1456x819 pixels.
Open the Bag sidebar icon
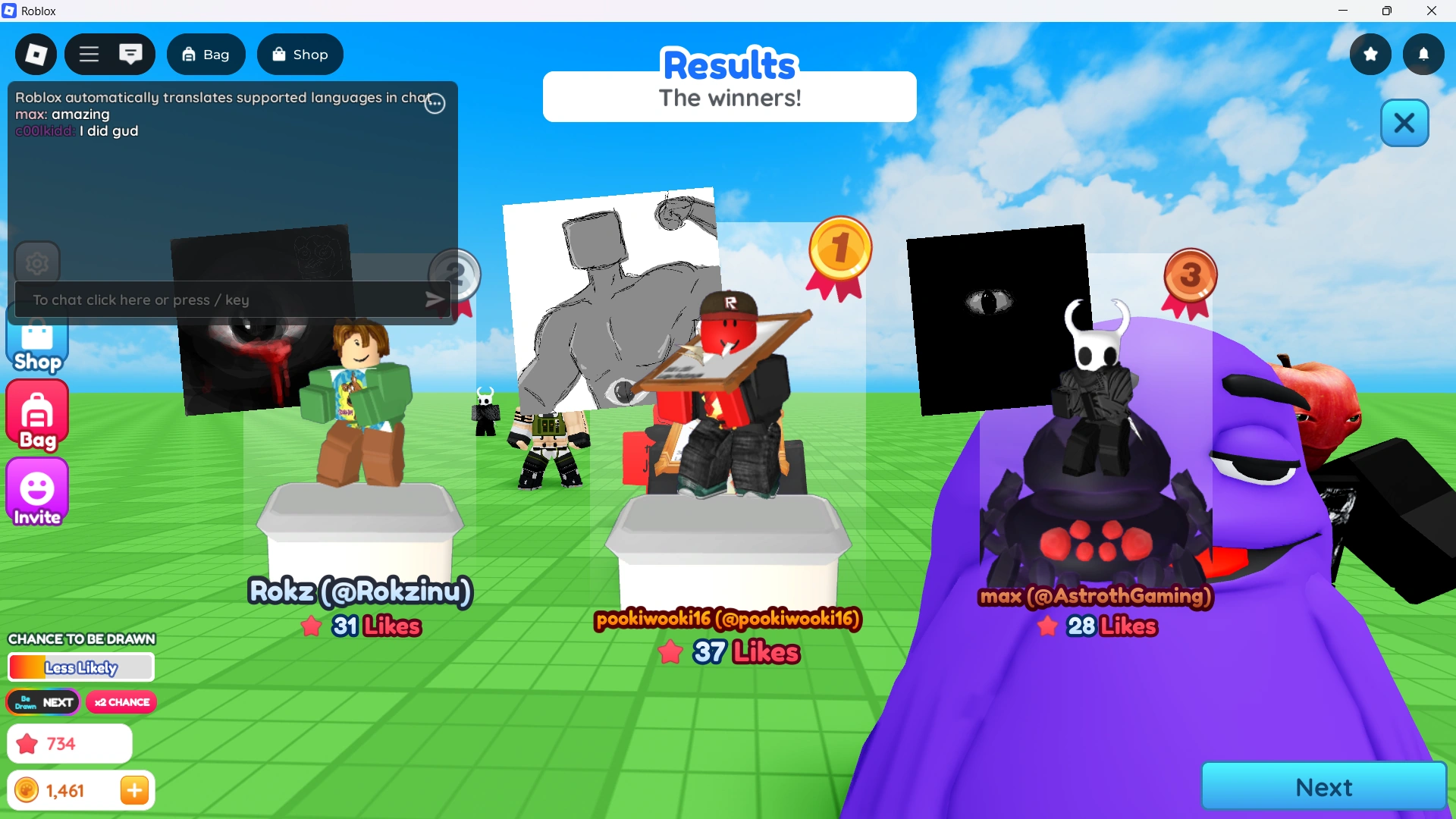(36, 415)
